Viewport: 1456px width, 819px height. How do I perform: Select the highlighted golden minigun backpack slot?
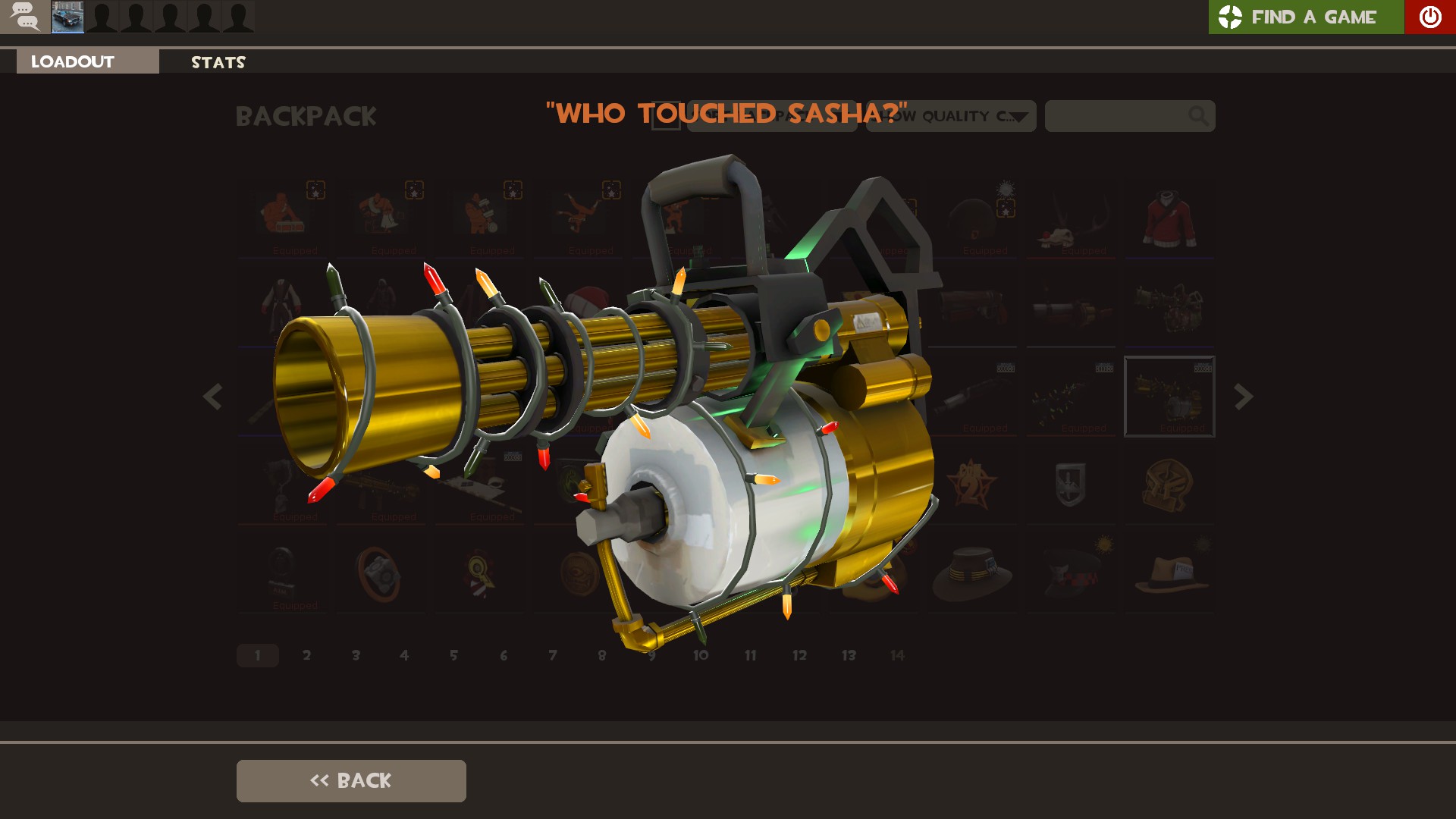[x=1169, y=397]
